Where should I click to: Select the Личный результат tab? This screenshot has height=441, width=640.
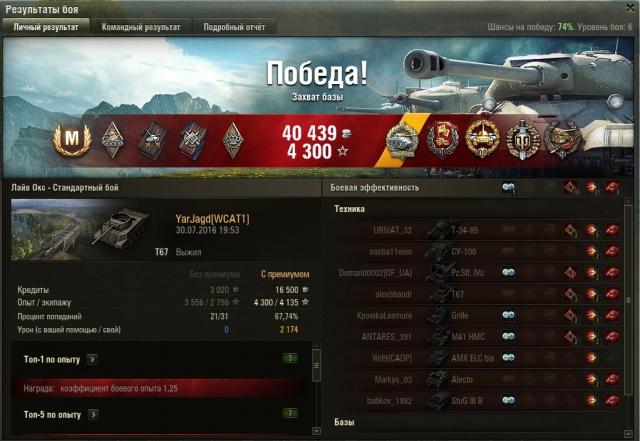(46, 27)
